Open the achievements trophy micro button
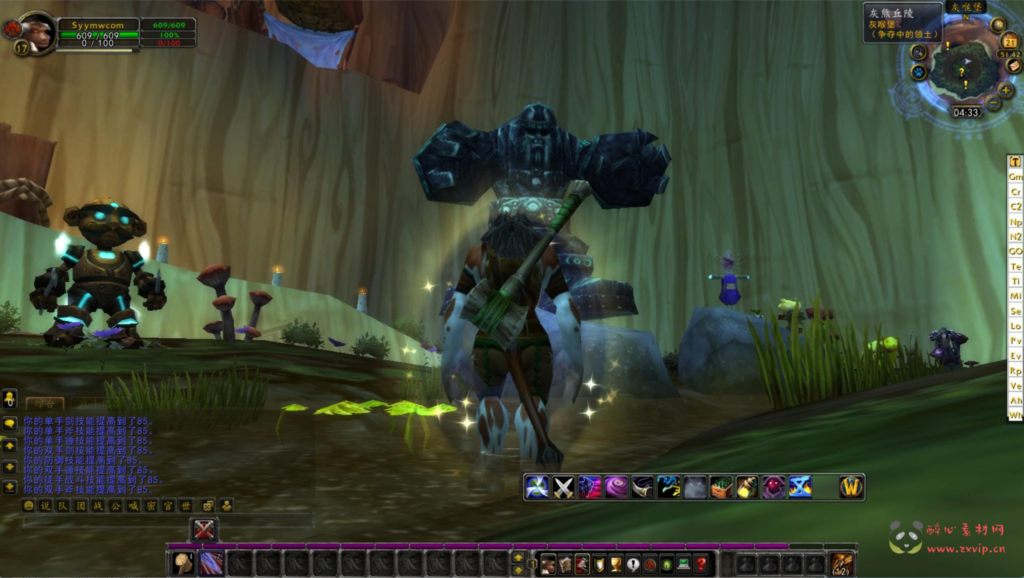This screenshot has height=578, width=1024. [x=616, y=565]
